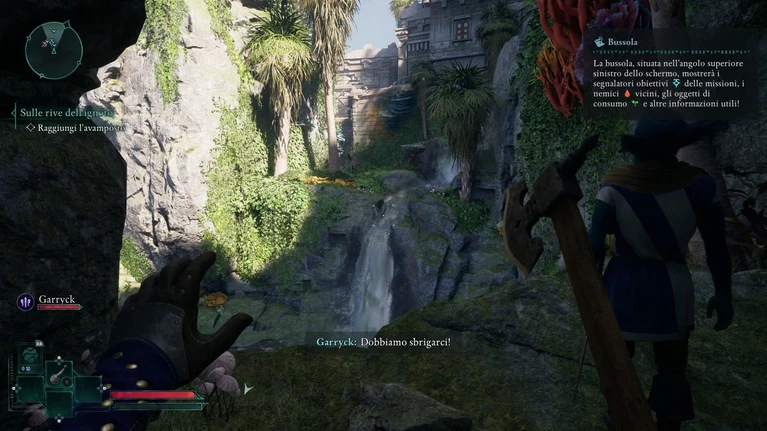767x431 pixels.
Task: Select Garryck's companion ability icon
Action: pyautogui.click(x=26, y=300)
